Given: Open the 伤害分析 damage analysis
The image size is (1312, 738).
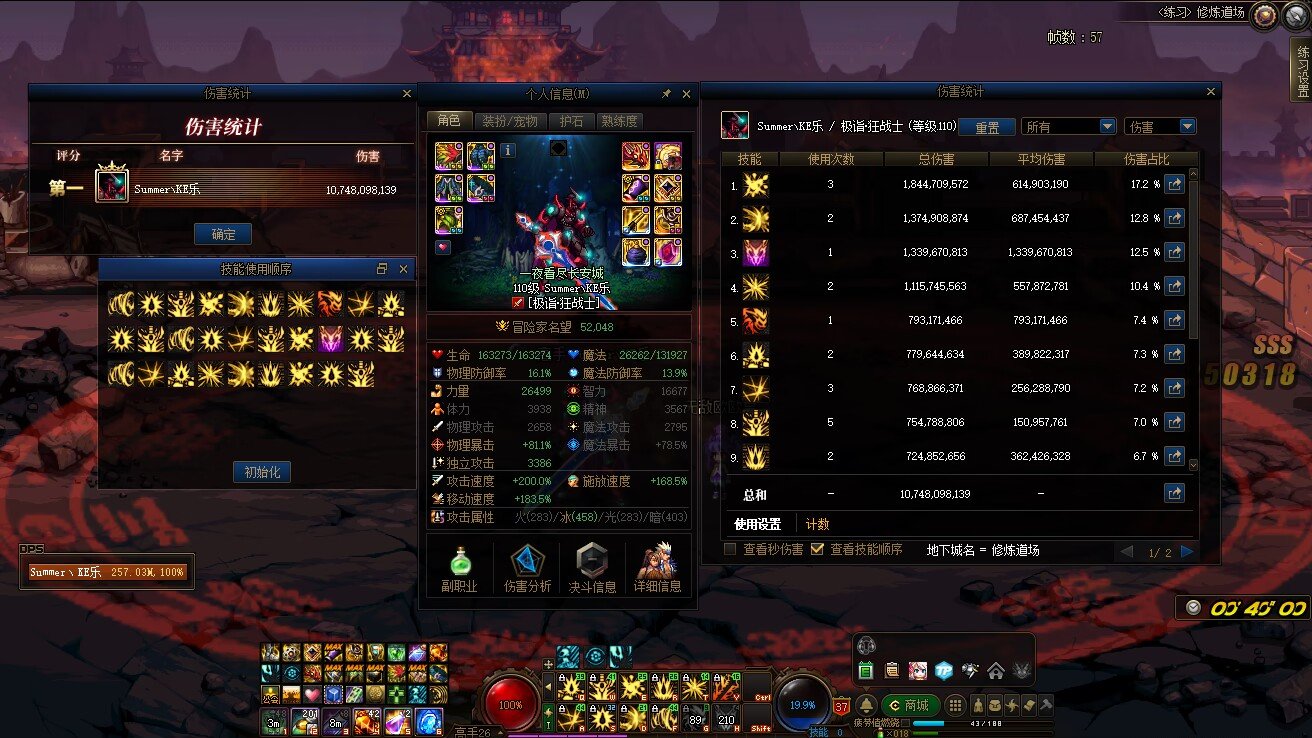Looking at the screenshot, I should [x=527, y=568].
